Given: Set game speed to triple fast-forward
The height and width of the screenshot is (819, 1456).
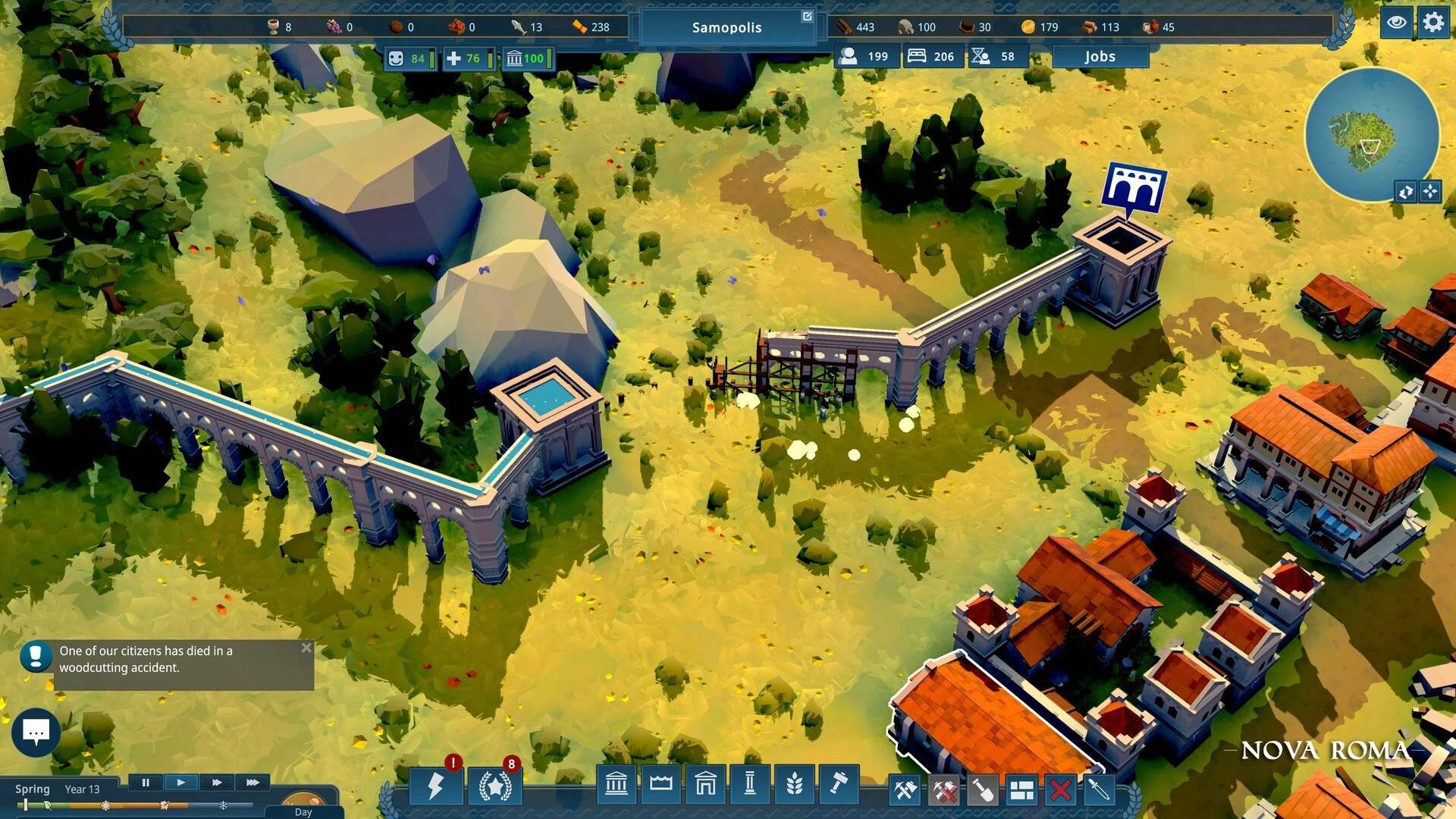Looking at the screenshot, I should (253, 783).
